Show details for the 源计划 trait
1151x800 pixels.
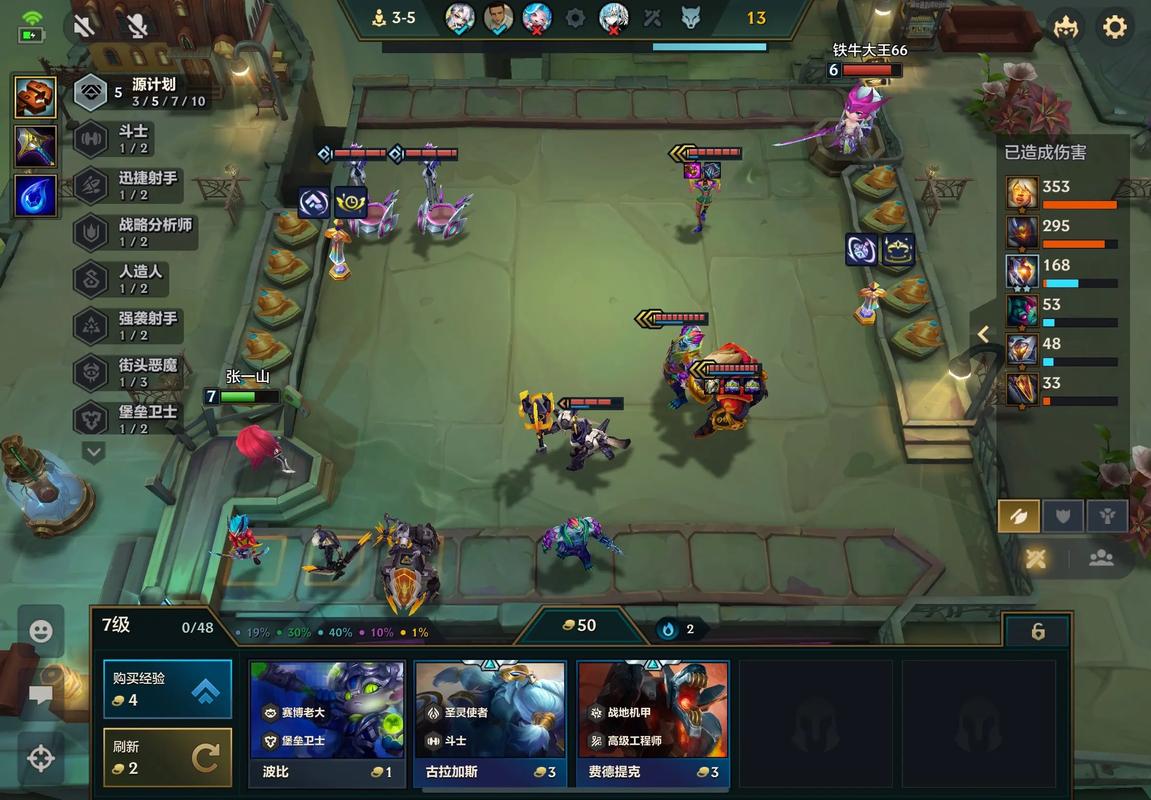(140, 93)
